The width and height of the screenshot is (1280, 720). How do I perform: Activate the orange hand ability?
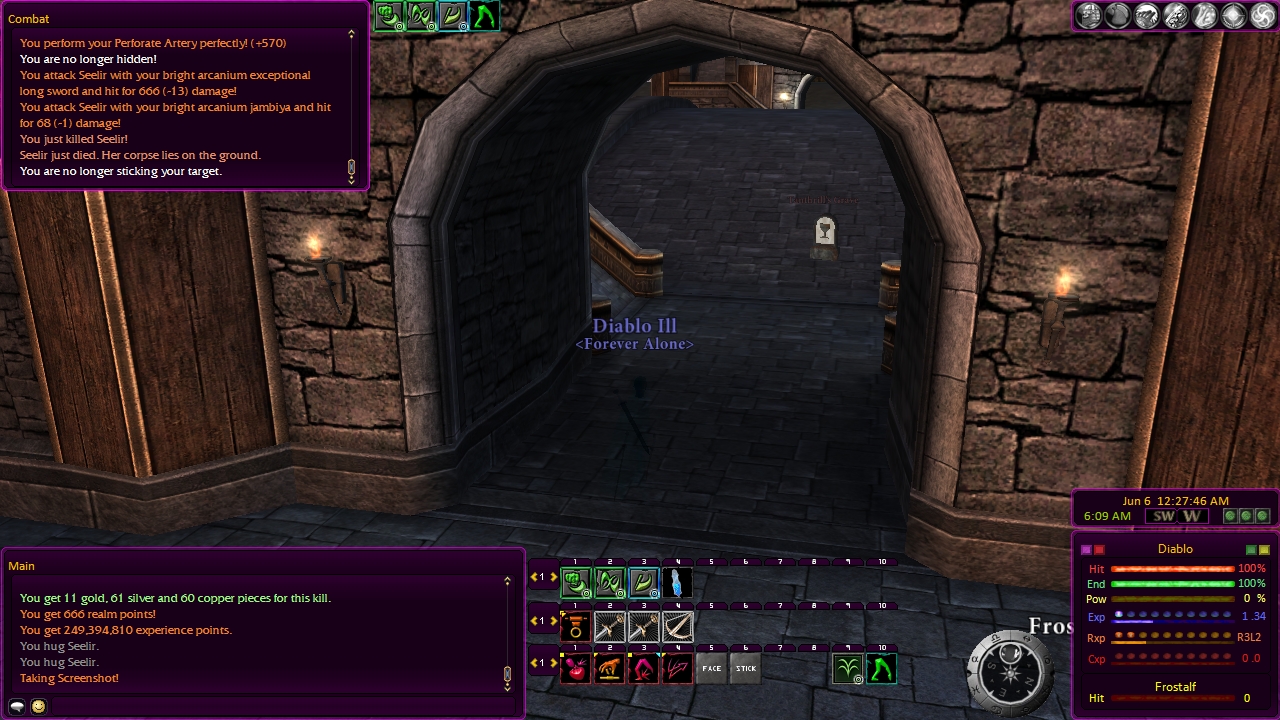609,668
